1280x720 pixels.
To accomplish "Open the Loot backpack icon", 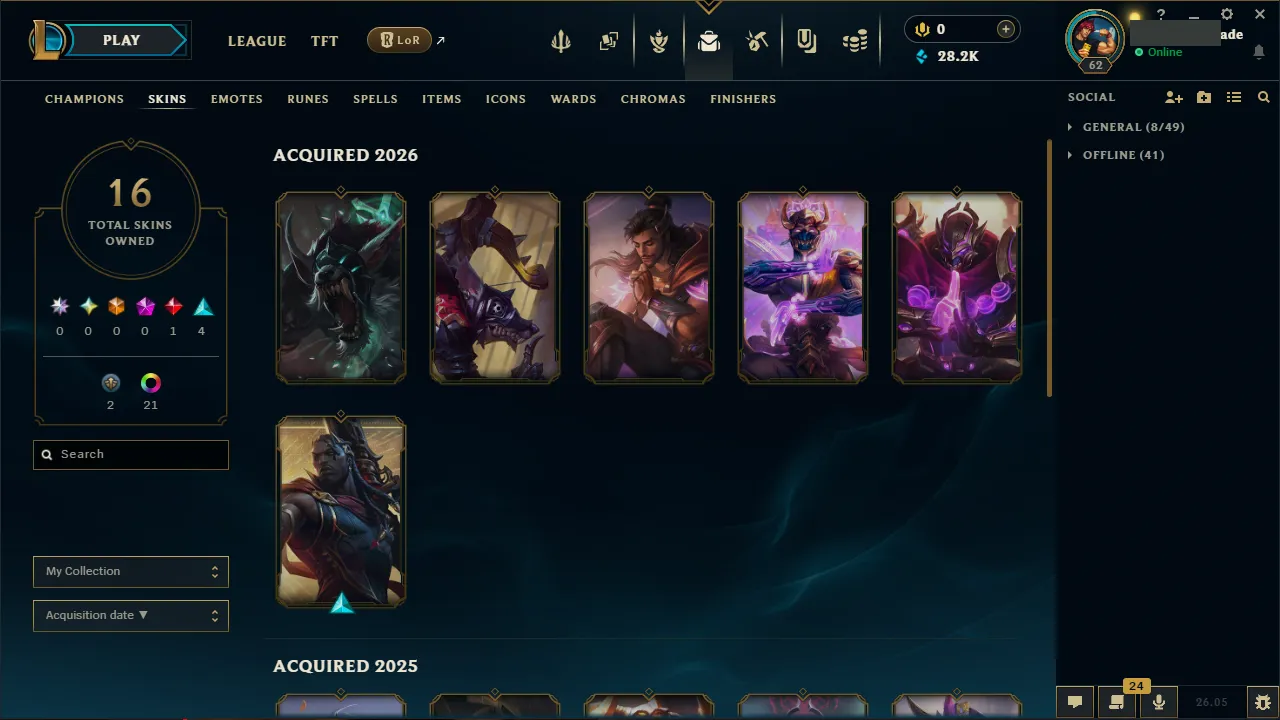I will 708,42.
